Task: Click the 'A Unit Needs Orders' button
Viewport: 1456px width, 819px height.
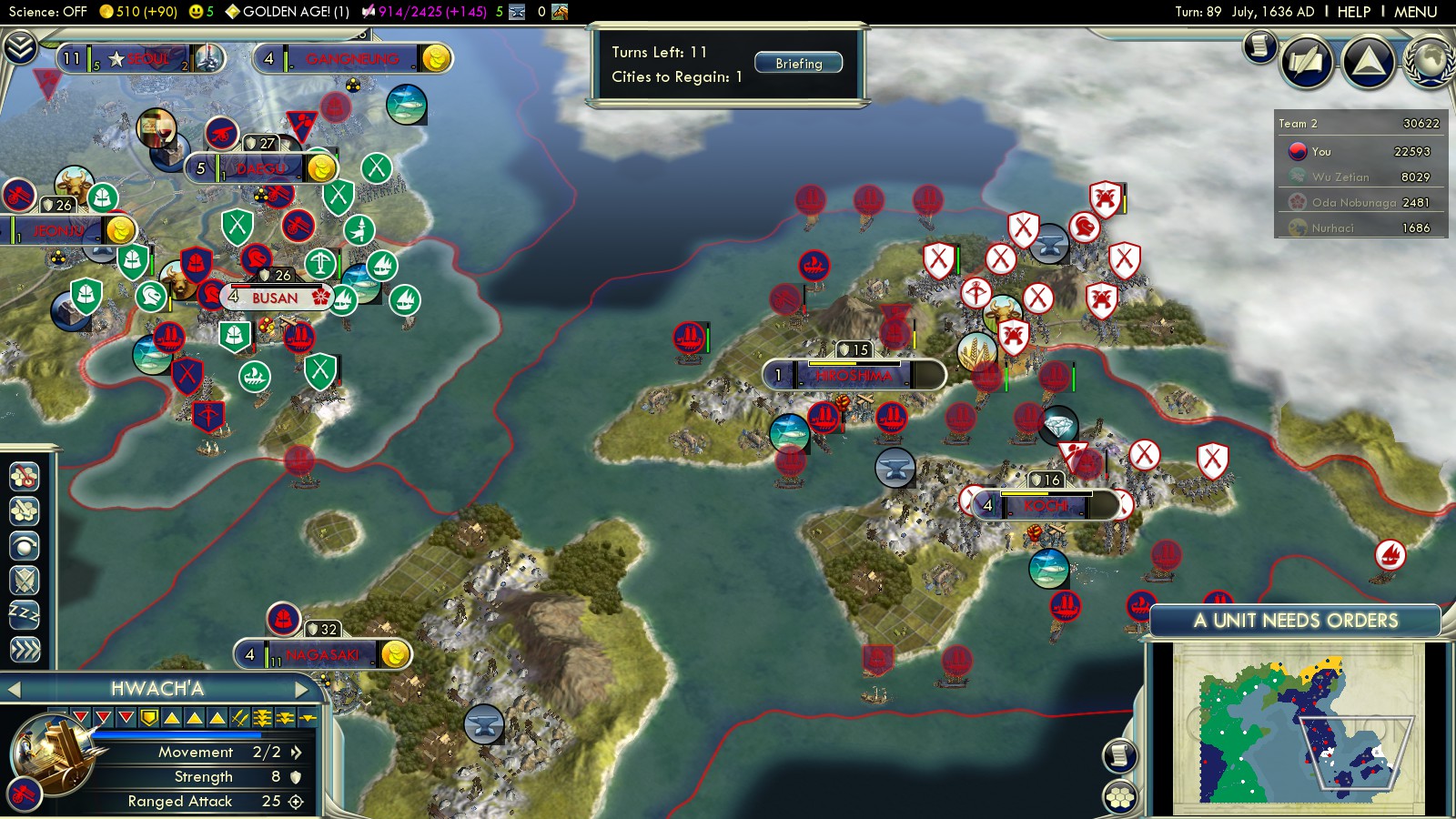Action: point(1295,621)
